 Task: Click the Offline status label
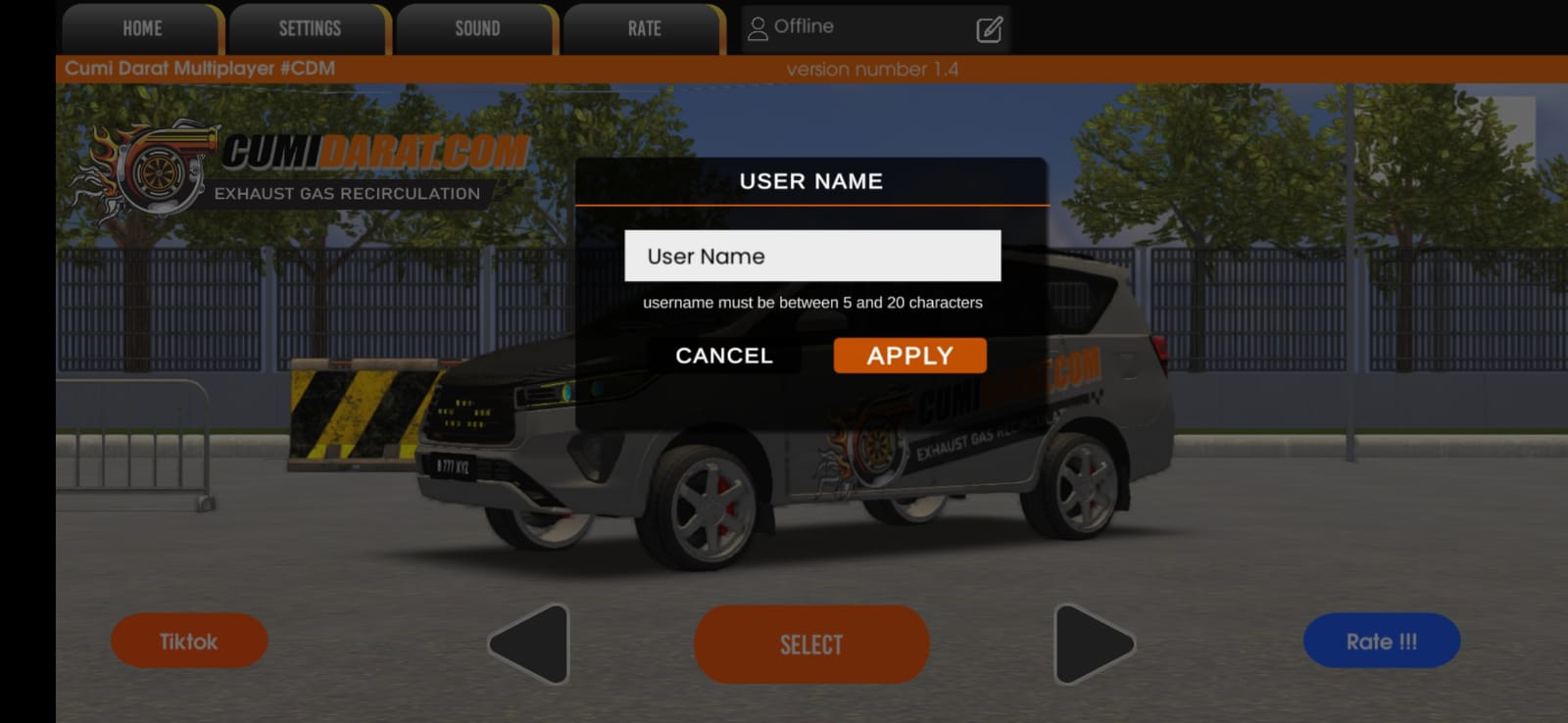click(804, 26)
